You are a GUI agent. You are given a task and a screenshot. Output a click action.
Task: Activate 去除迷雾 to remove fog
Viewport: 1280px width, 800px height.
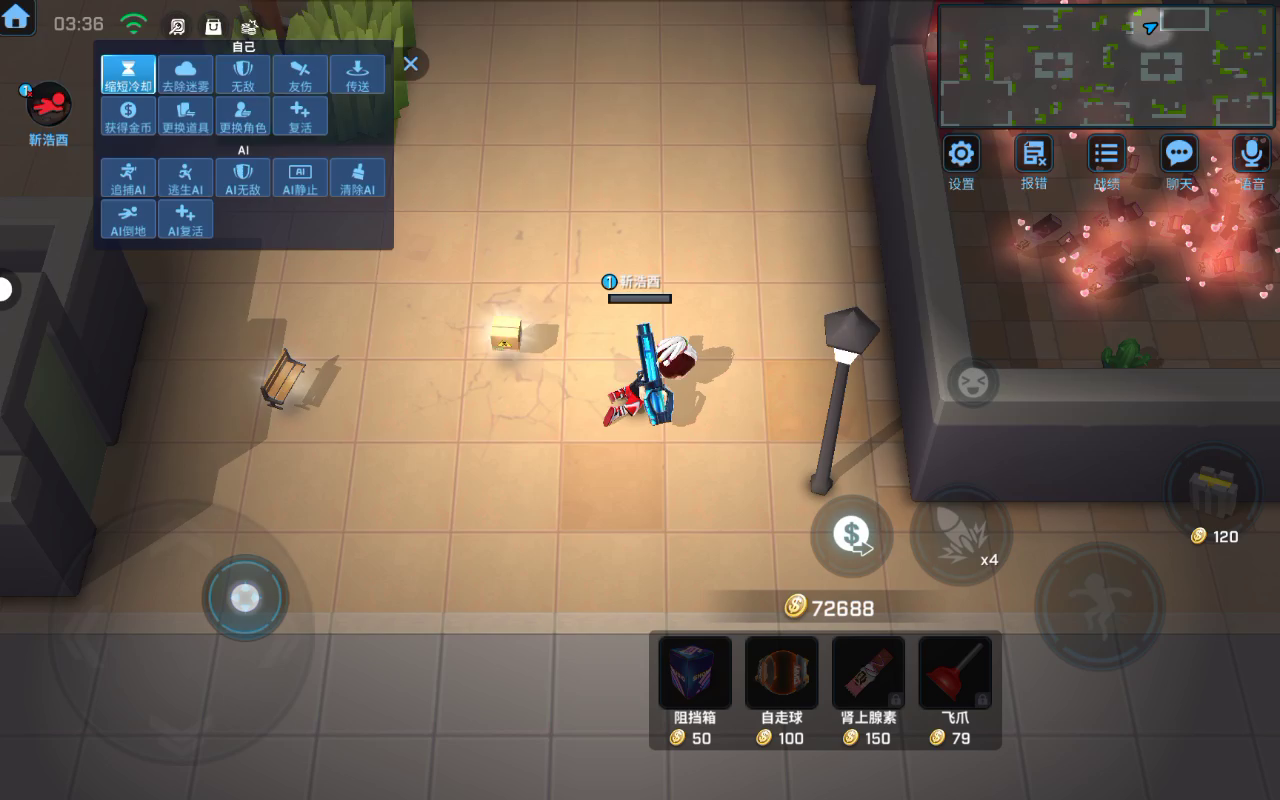(x=186, y=75)
